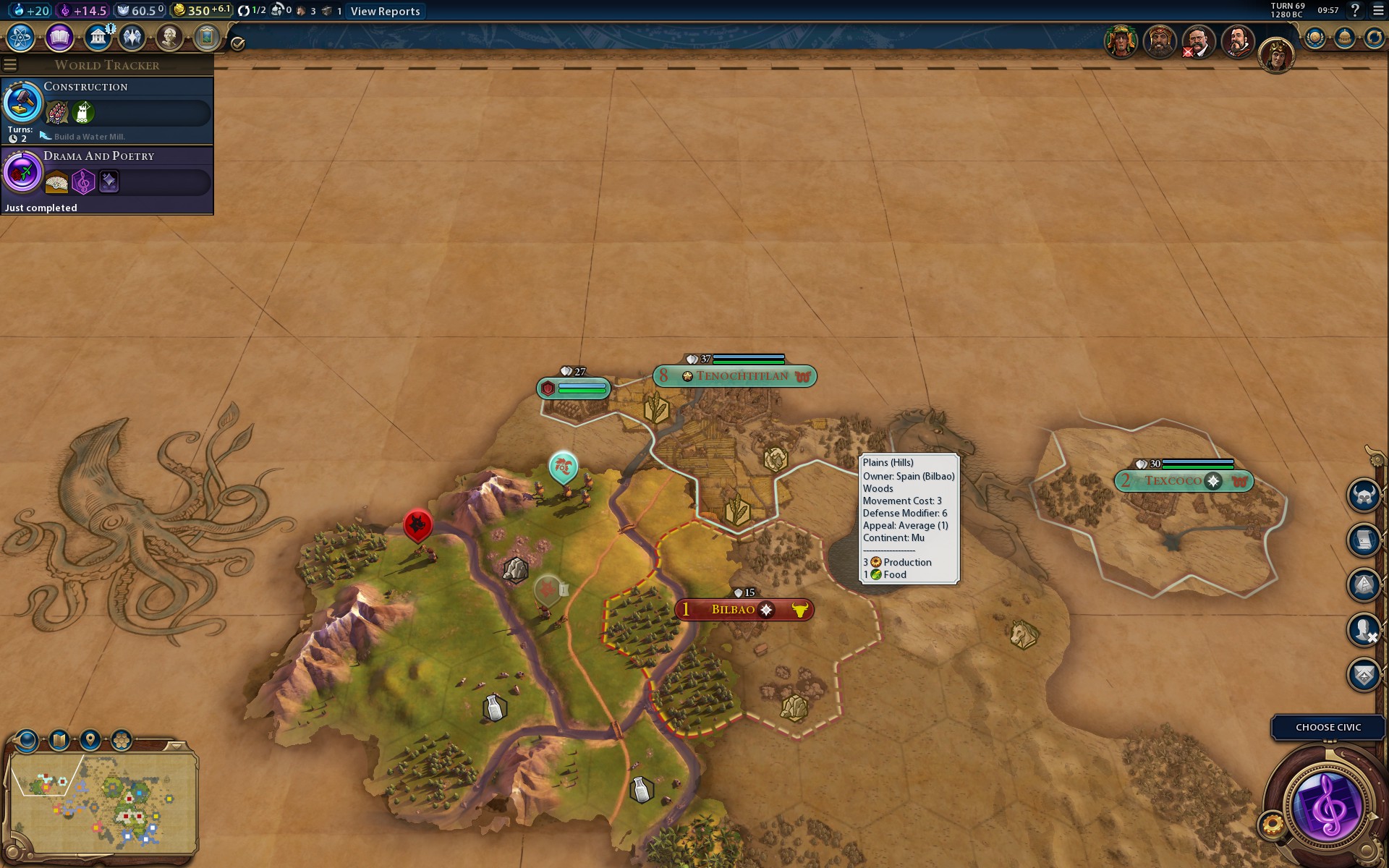This screenshot has width=1389, height=868.
Task: Open the main game menu in top-right corner
Action: tap(1378, 10)
